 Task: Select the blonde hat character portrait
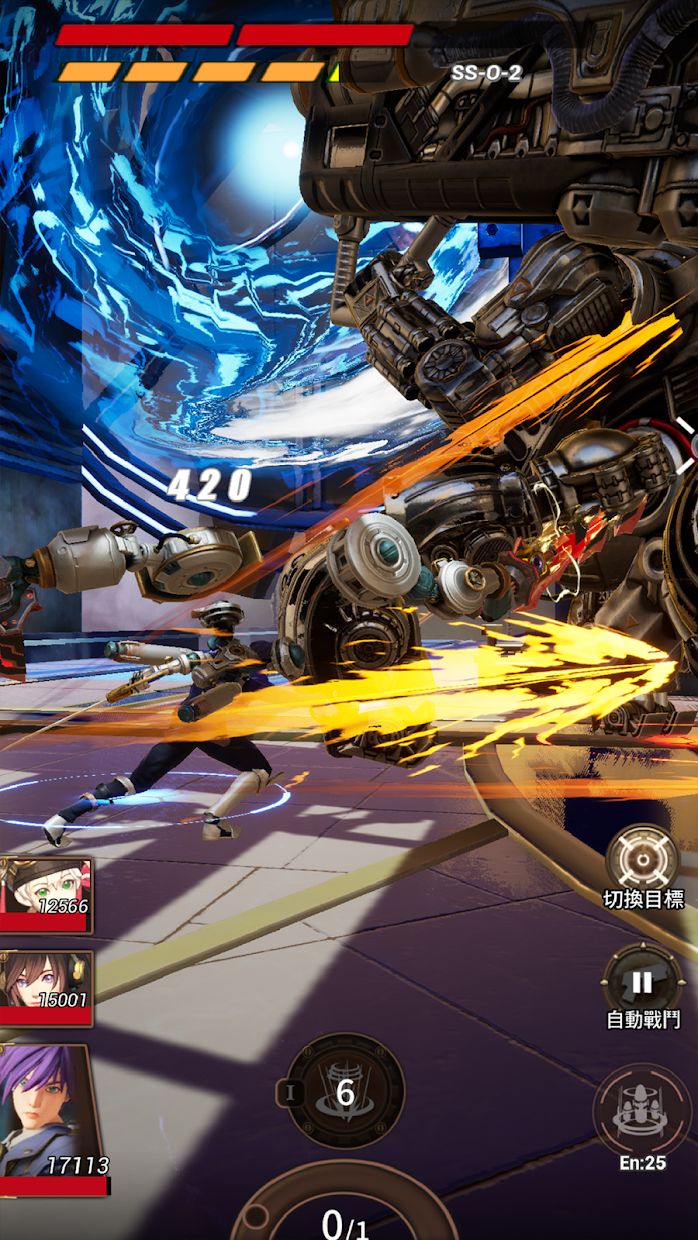pos(46,895)
